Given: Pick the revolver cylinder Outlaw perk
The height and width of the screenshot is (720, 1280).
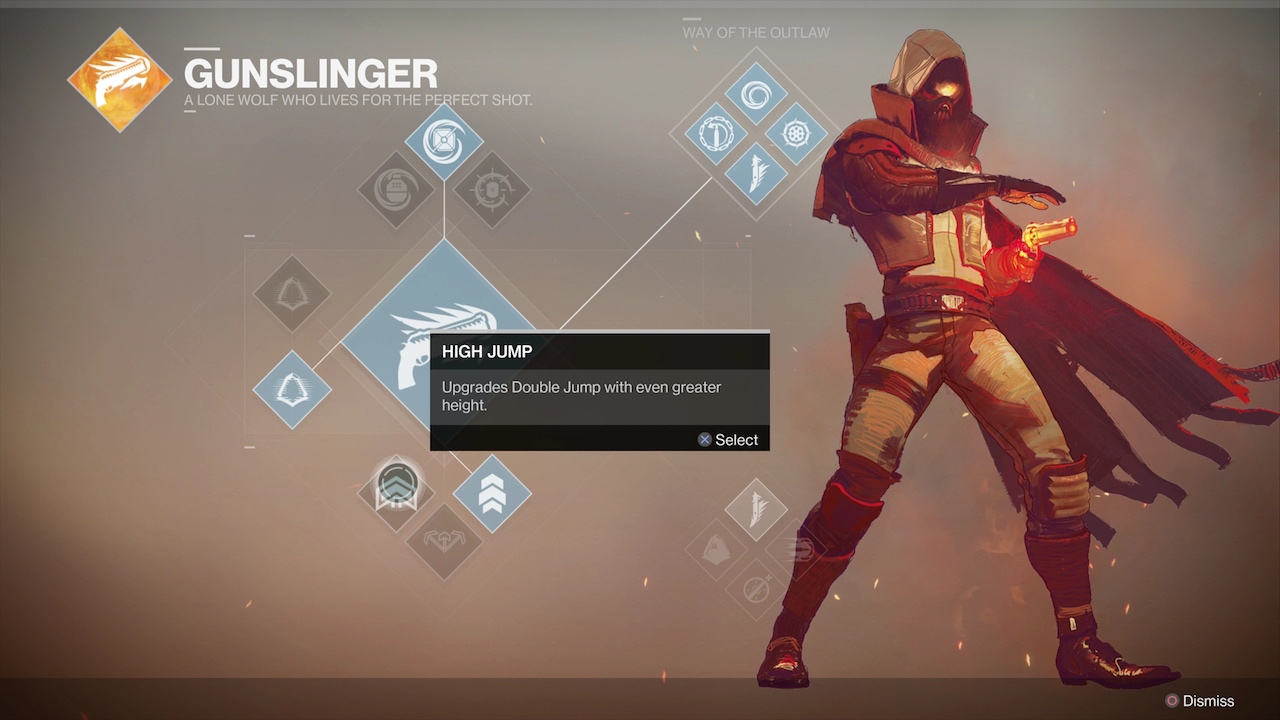Looking at the screenshot, I should [x=797, y=133].
